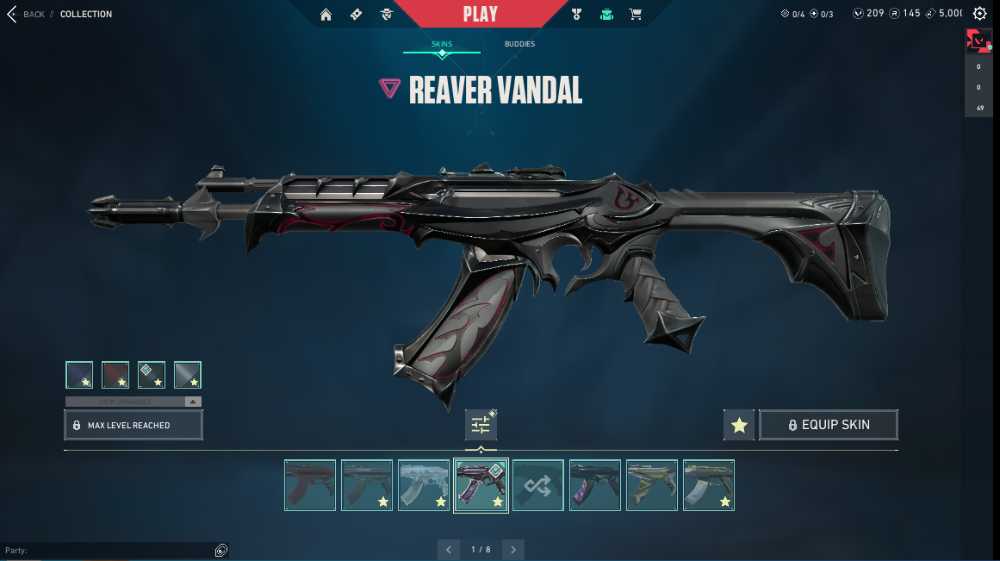
Task: Go to the previous skin page
Action: click(448, 549)
